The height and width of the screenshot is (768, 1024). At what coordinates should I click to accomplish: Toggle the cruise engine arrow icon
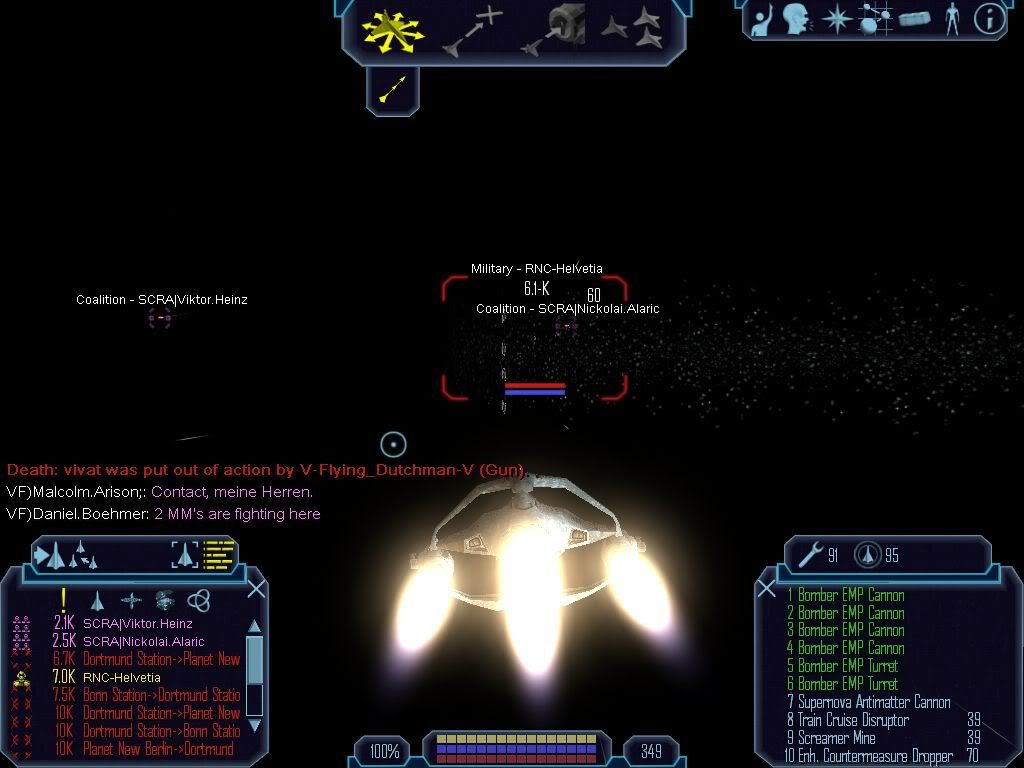(392, 91)
